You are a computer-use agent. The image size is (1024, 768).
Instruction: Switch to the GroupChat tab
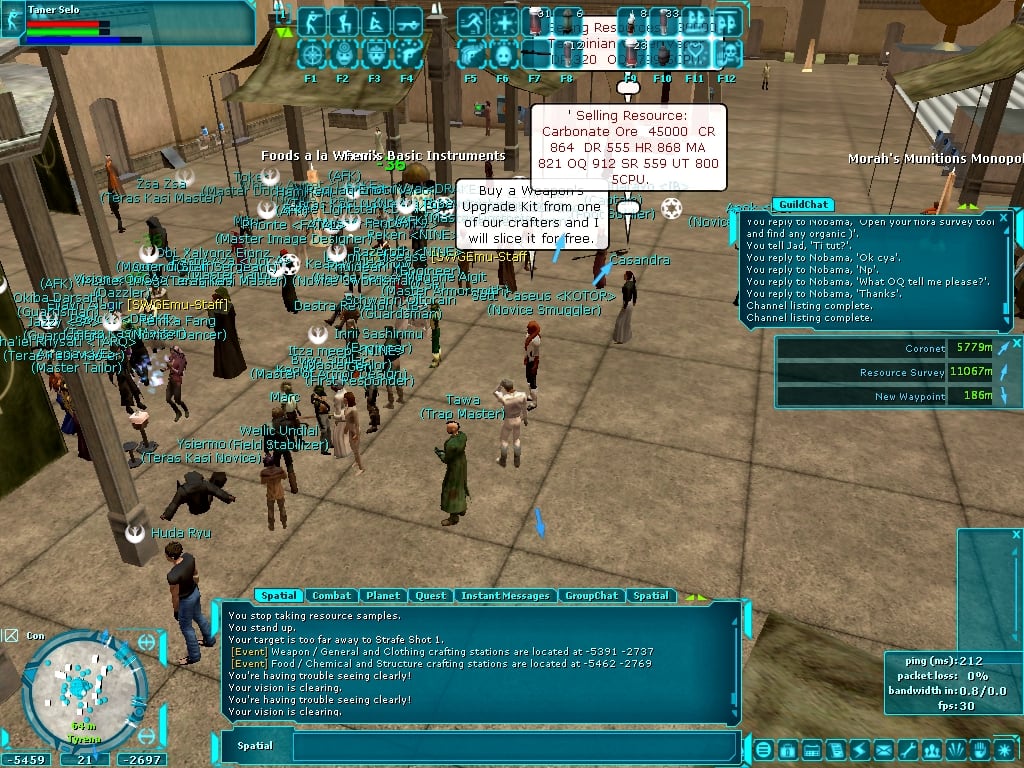click(x=591, y=596)
